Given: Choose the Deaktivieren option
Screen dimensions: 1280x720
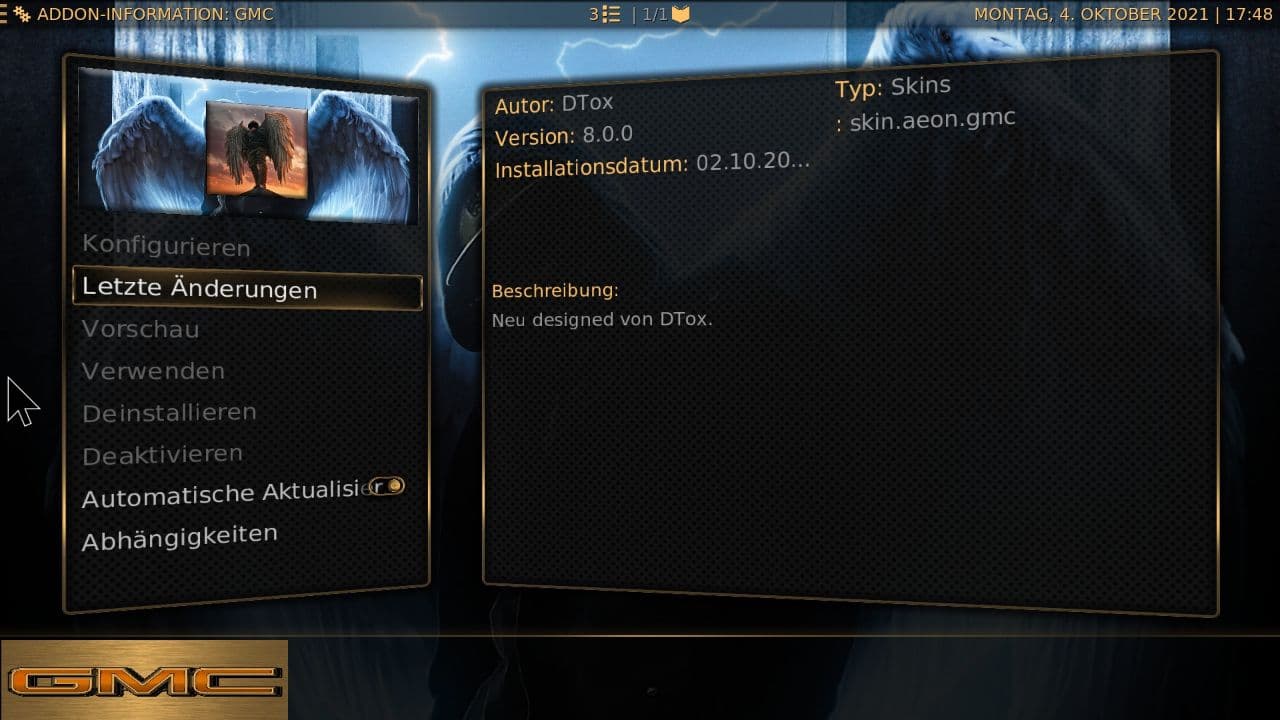Looking at the screenshot, I should pyautogui.click(x=162, y=455).
